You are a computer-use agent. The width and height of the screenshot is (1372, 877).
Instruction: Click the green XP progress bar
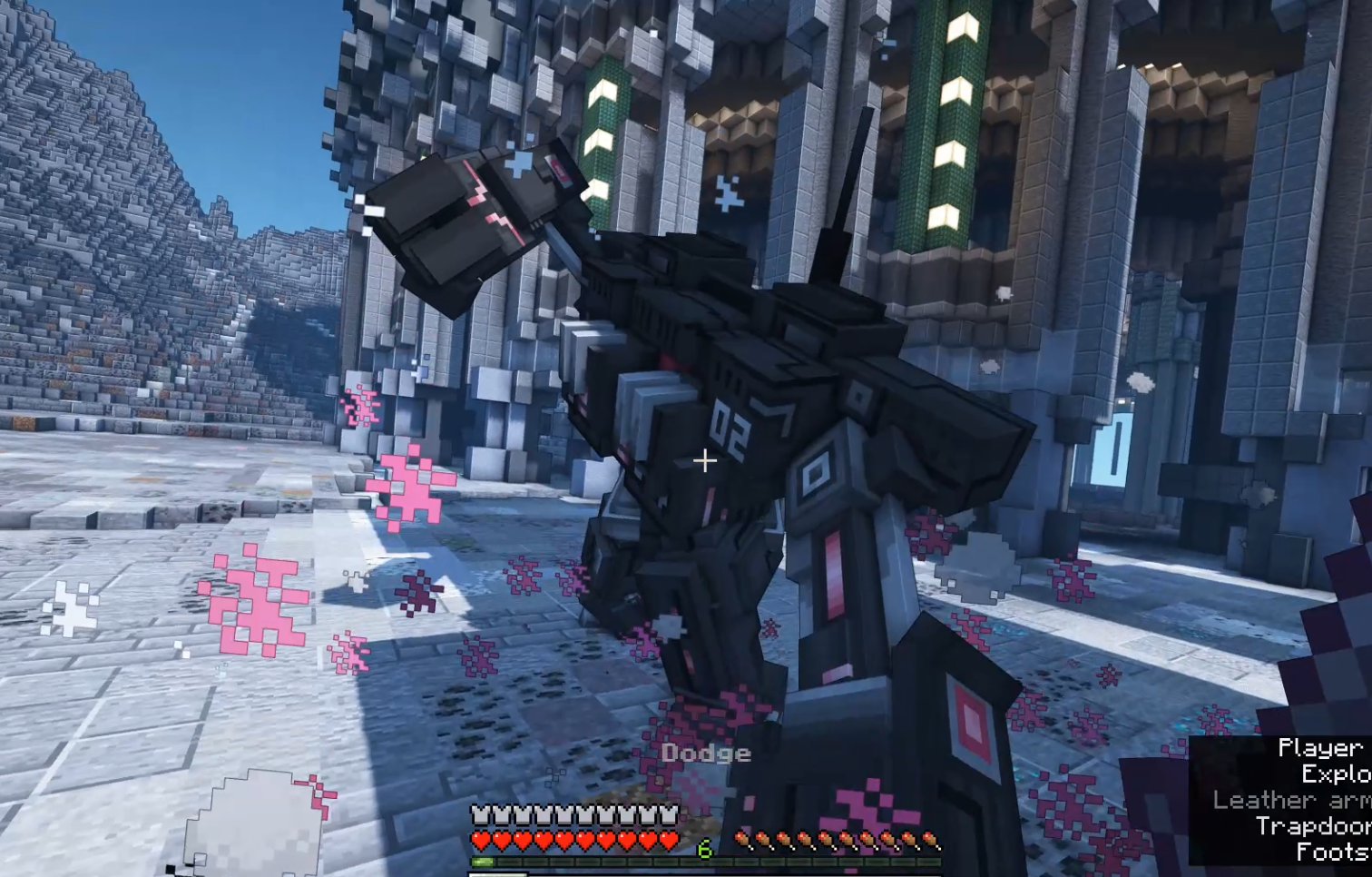[483, 861]
